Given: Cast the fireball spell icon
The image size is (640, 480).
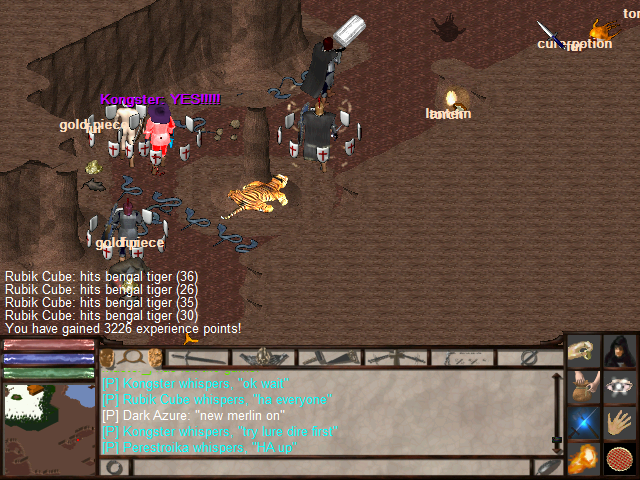Looking at the screenshot, I should point(584,459).
